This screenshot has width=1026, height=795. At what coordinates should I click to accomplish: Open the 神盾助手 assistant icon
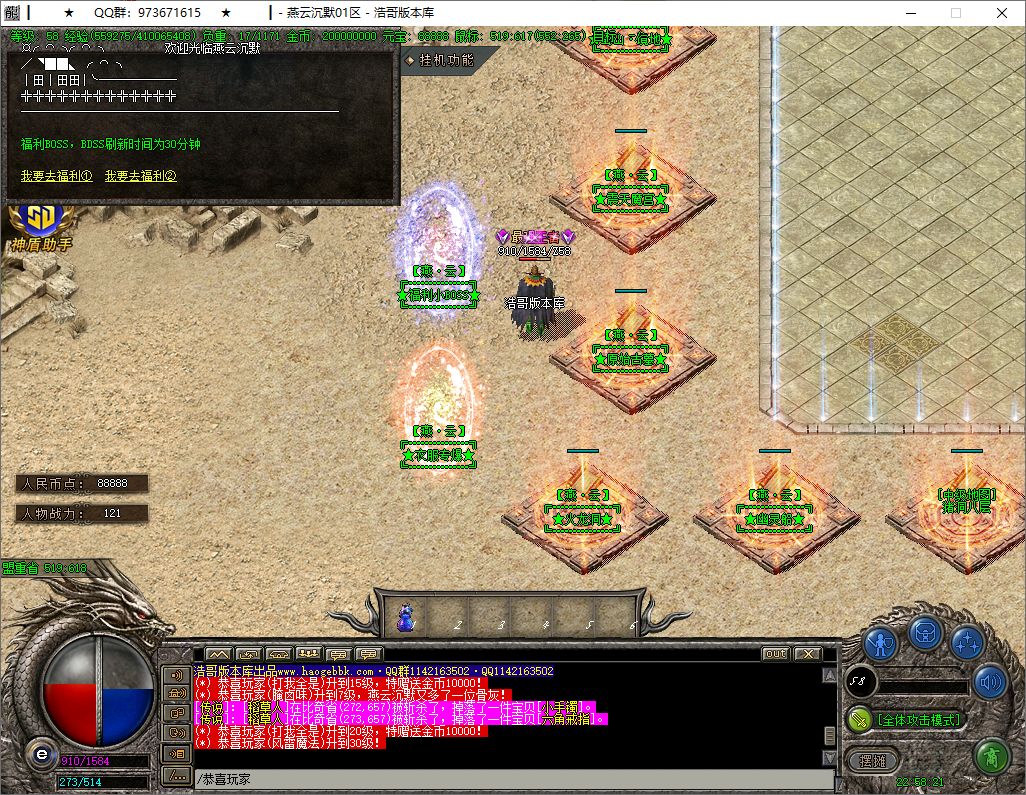[42, 224]
